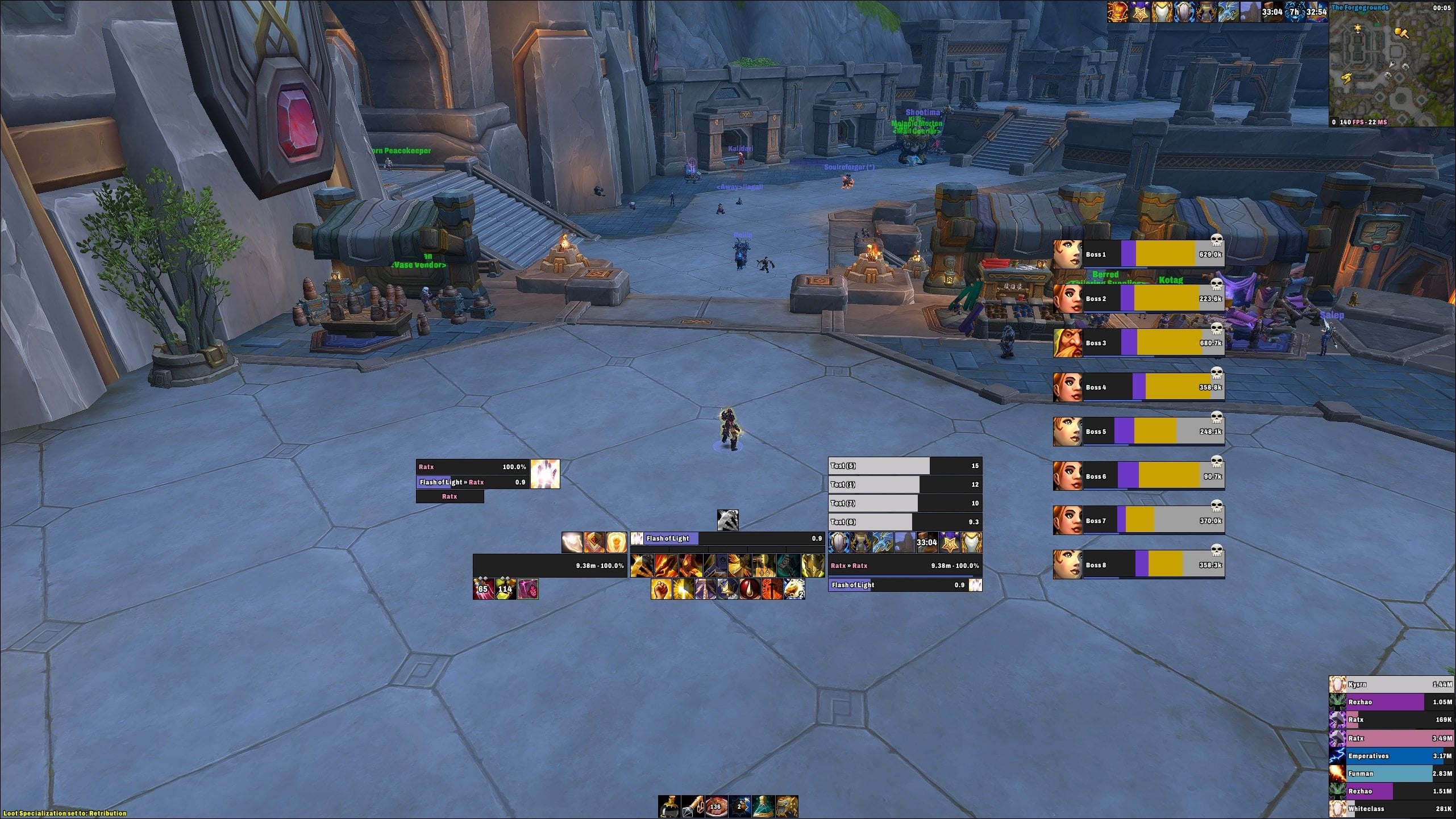
Task: Click the Flash of Light cast bar icon
Action: pos(637,538)
